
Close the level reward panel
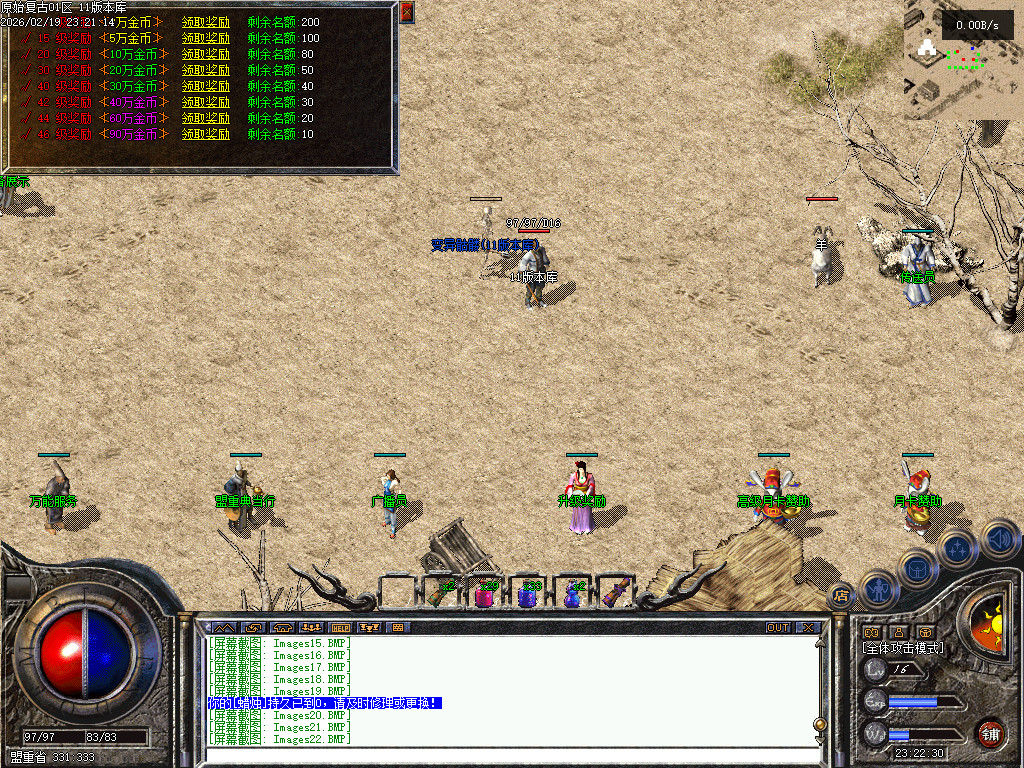pyautogui.click(x=406, y=12)
